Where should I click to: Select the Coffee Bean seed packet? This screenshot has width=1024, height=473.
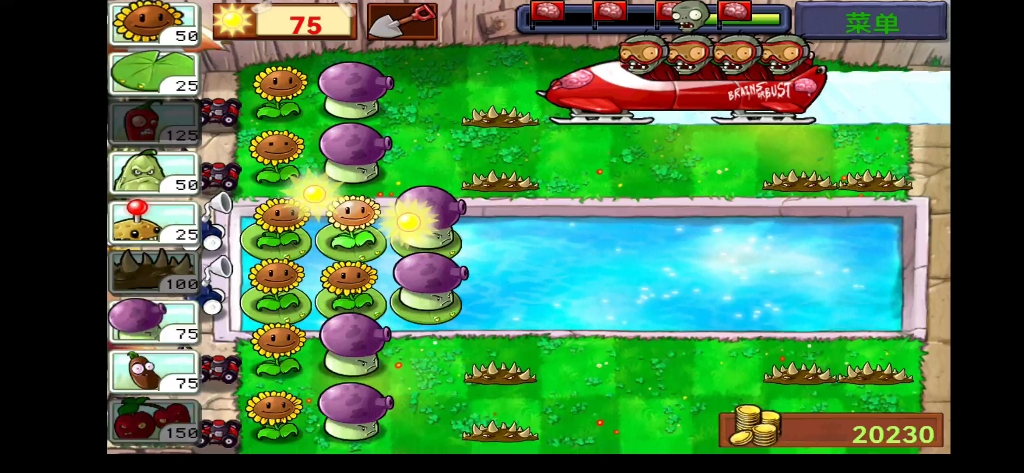(x=155, y=370)
